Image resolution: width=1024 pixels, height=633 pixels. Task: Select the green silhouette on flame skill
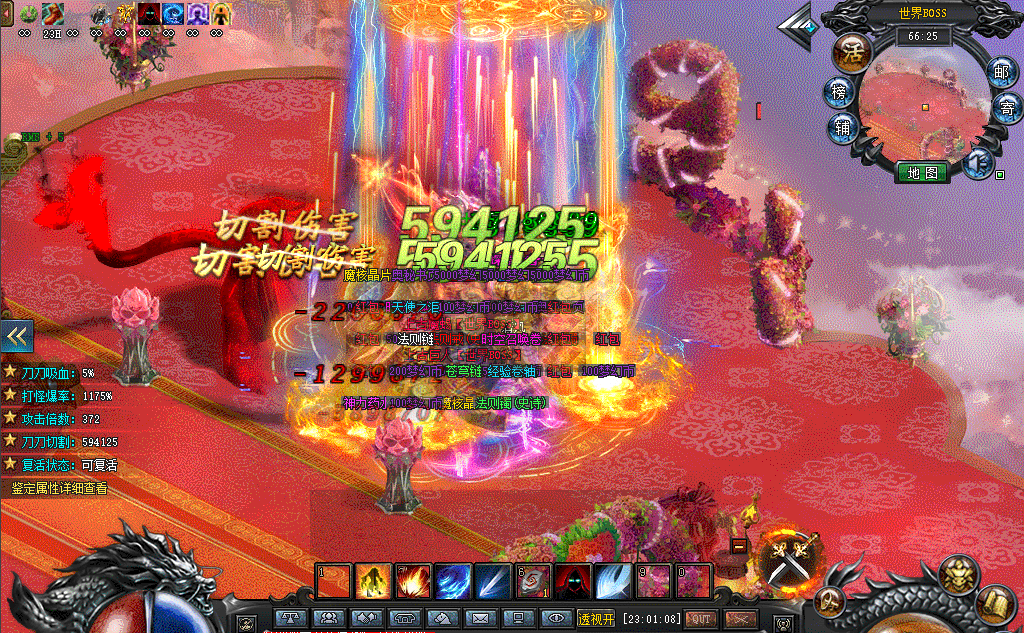coord(374,581)
